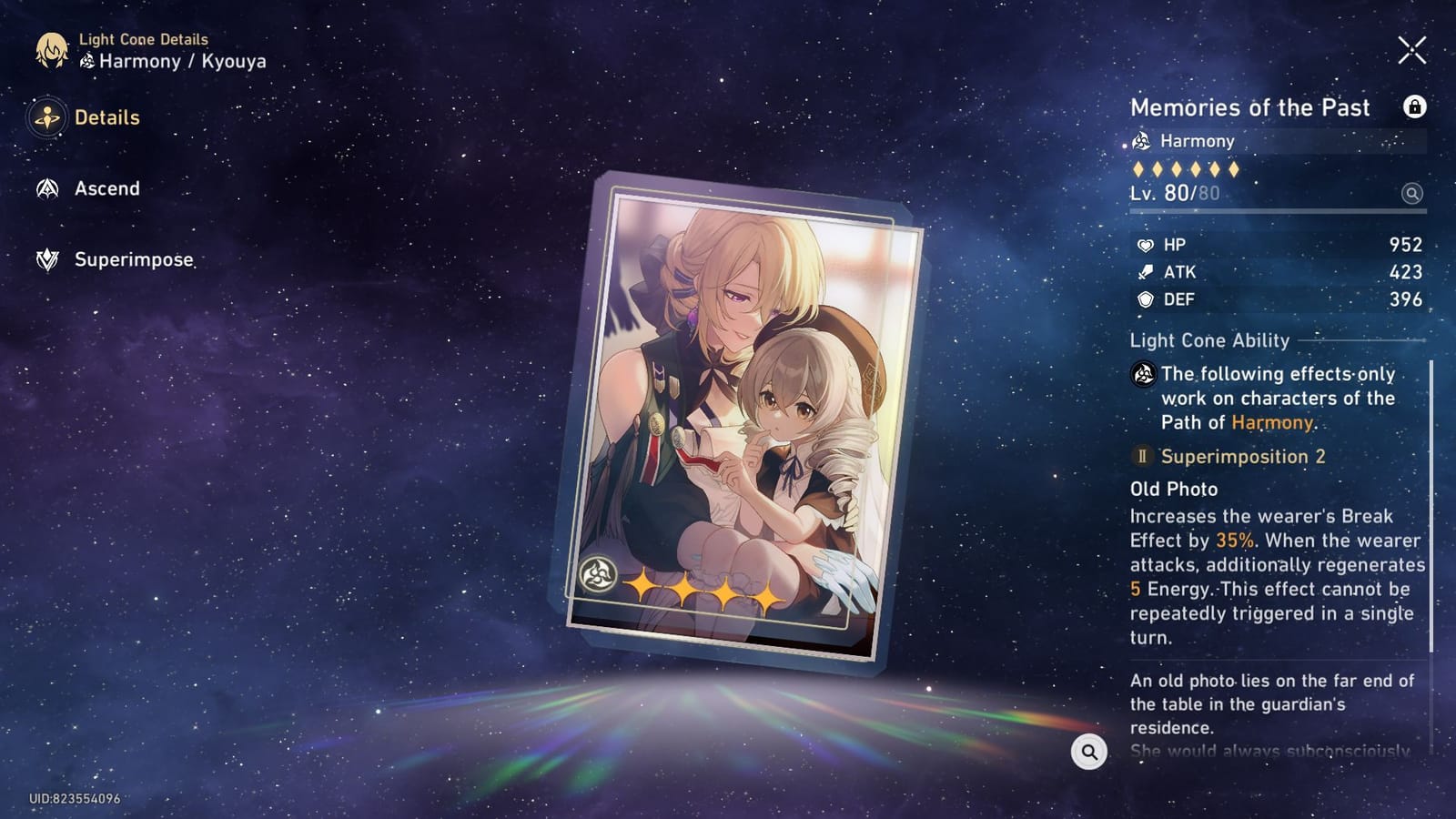Click the magnifier button at bottom right

[1088, 753]
